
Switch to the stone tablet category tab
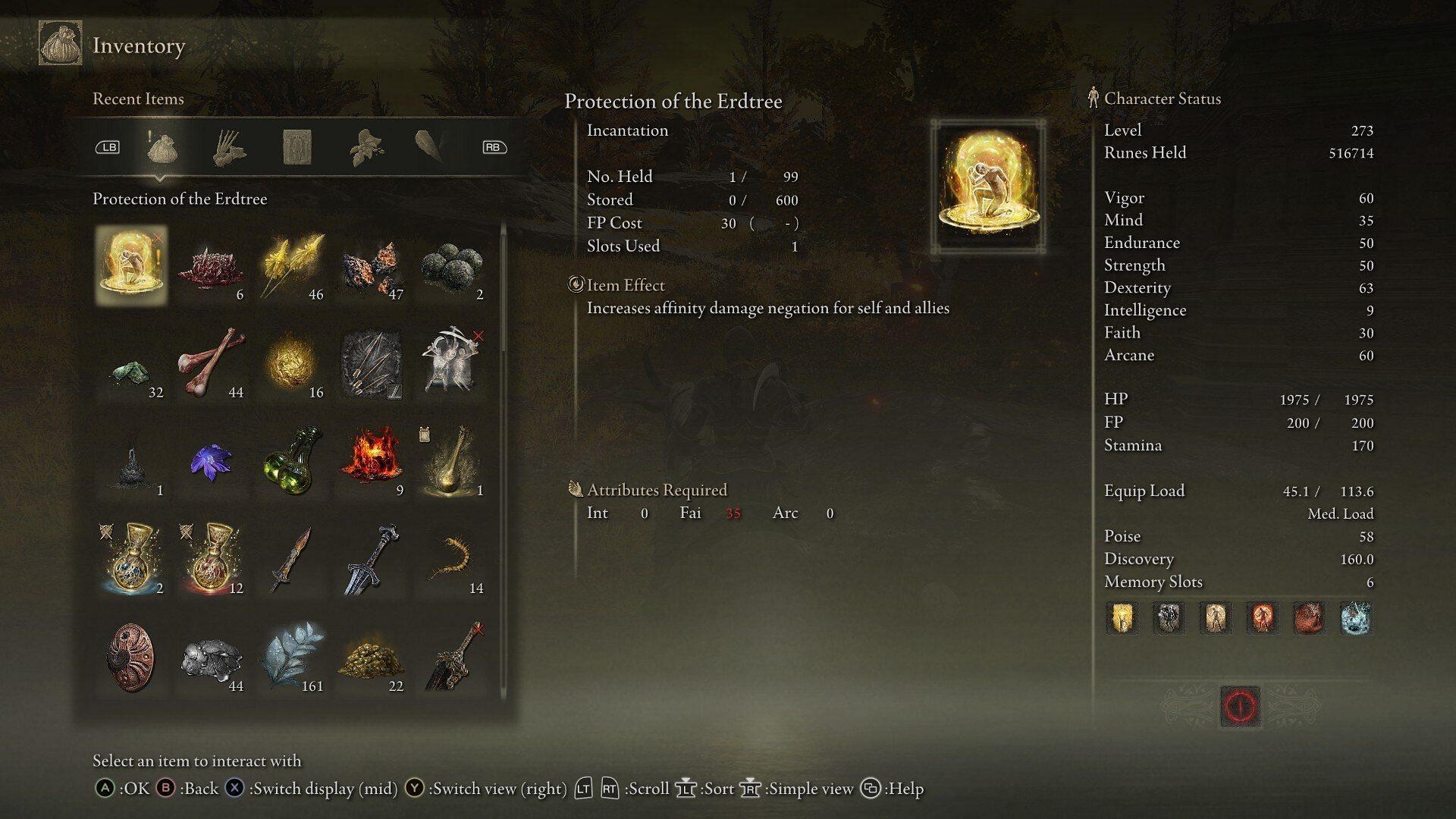click(297, 147)
